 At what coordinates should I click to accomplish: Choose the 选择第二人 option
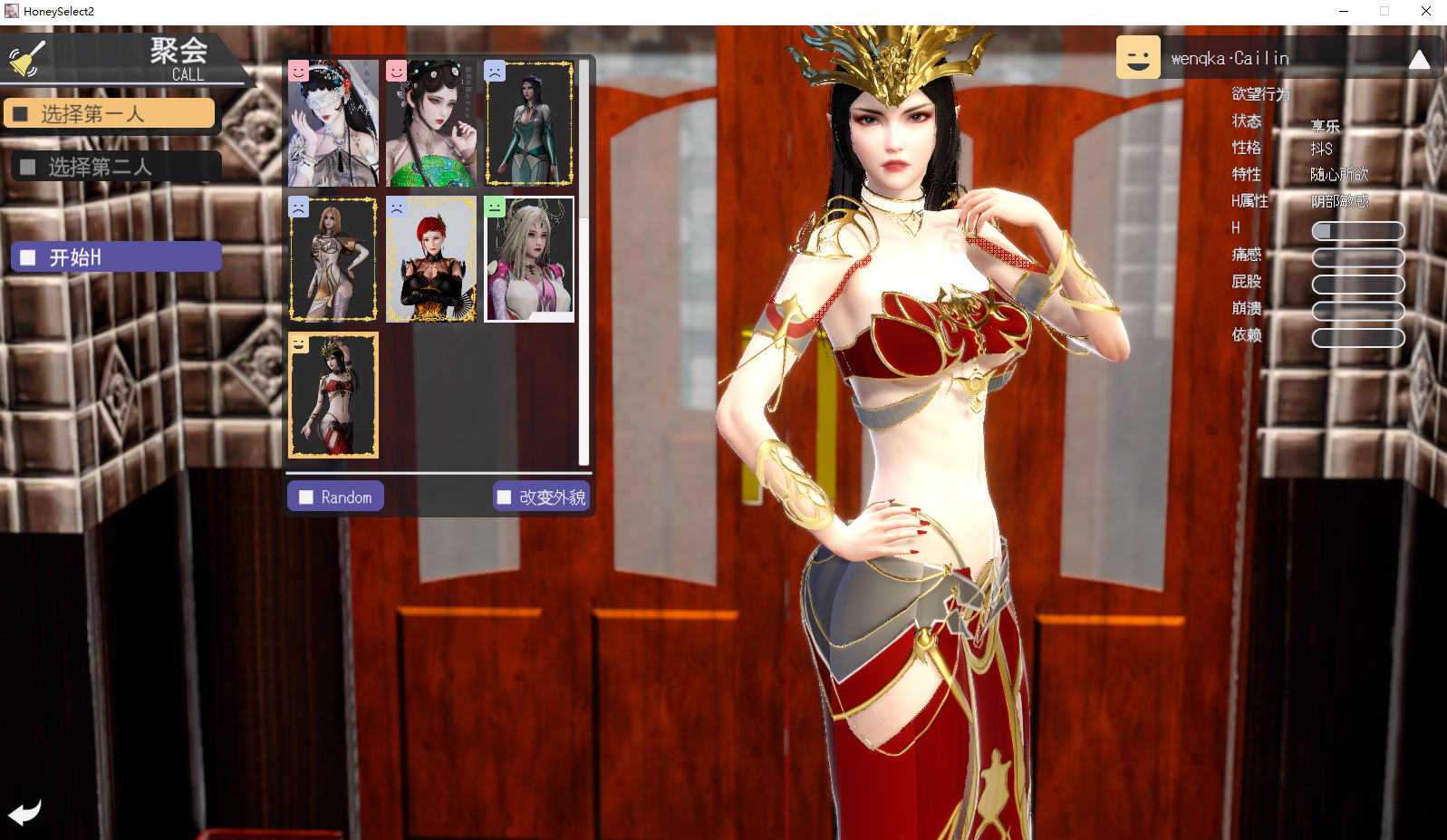coord(116,167)
